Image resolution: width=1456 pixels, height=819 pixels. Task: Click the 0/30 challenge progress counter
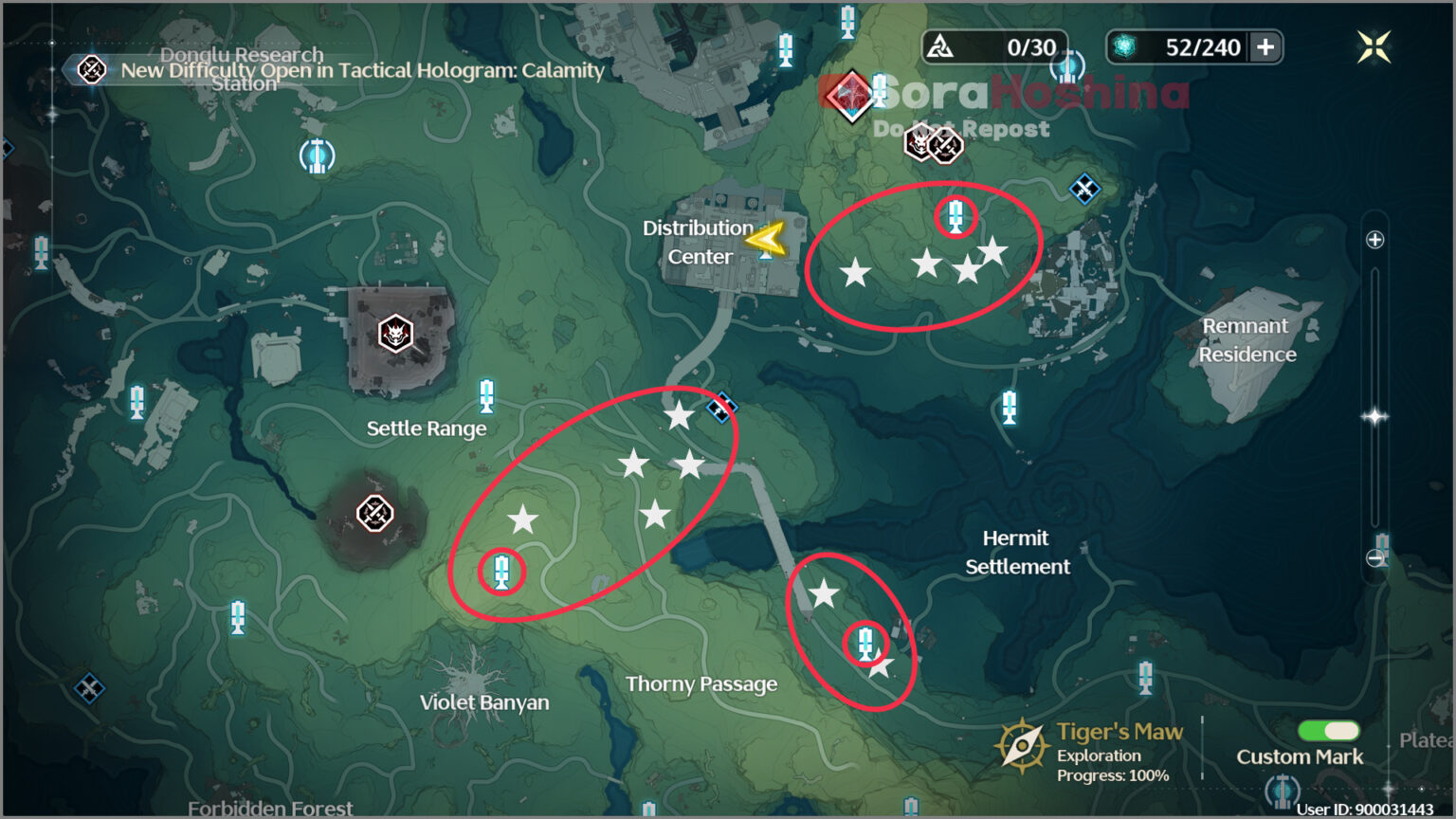994,46
